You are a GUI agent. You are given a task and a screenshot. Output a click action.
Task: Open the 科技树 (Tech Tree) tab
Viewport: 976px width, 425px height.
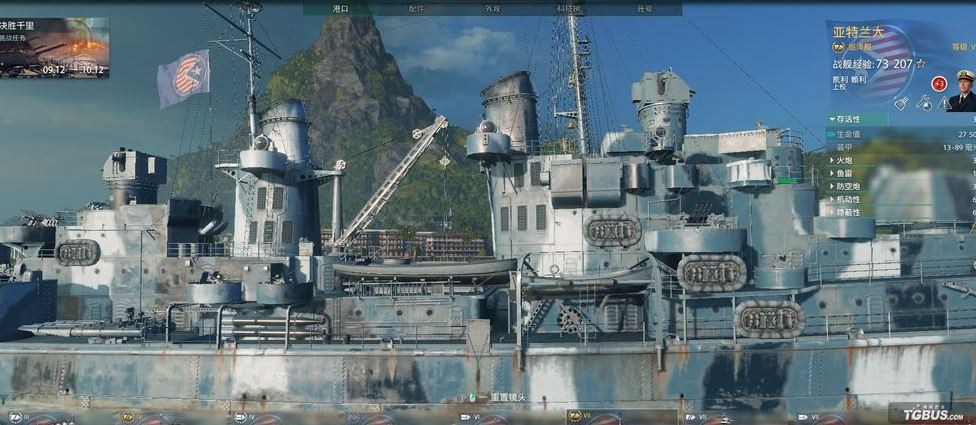point(568,8)
